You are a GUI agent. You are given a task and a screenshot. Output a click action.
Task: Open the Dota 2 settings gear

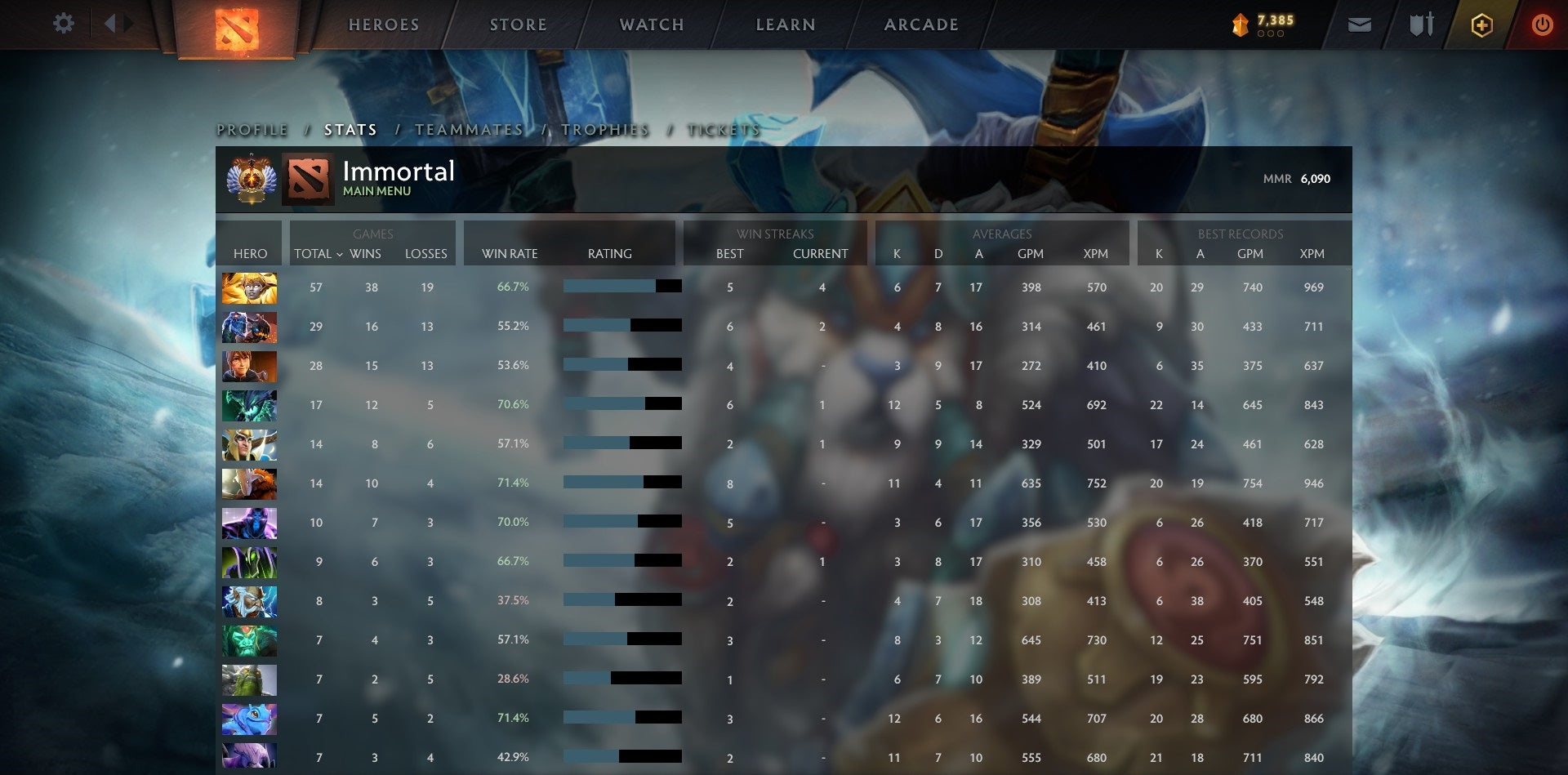(x=64, y=24)
